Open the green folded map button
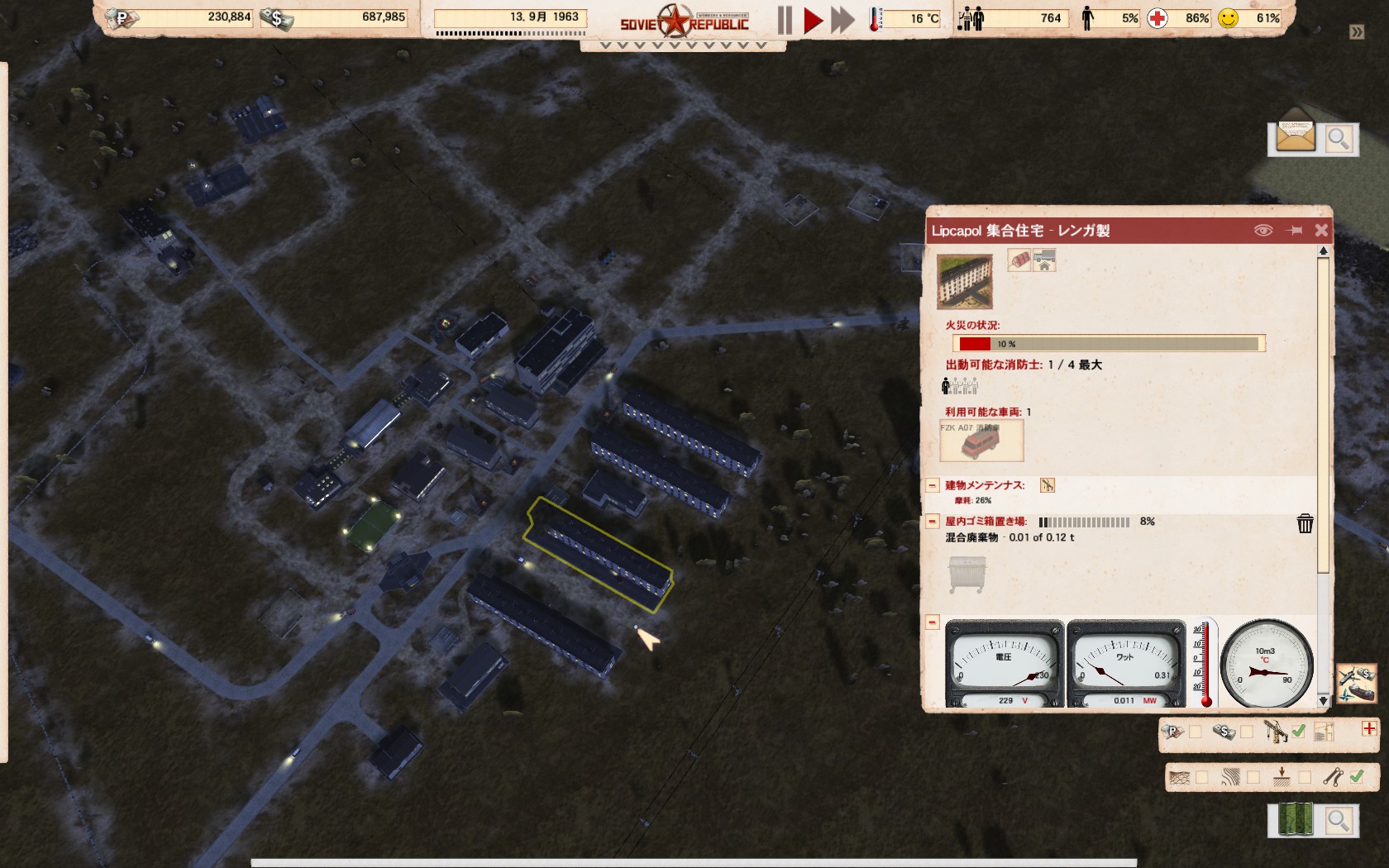 pyautogui.click(x=1295, y=819)
